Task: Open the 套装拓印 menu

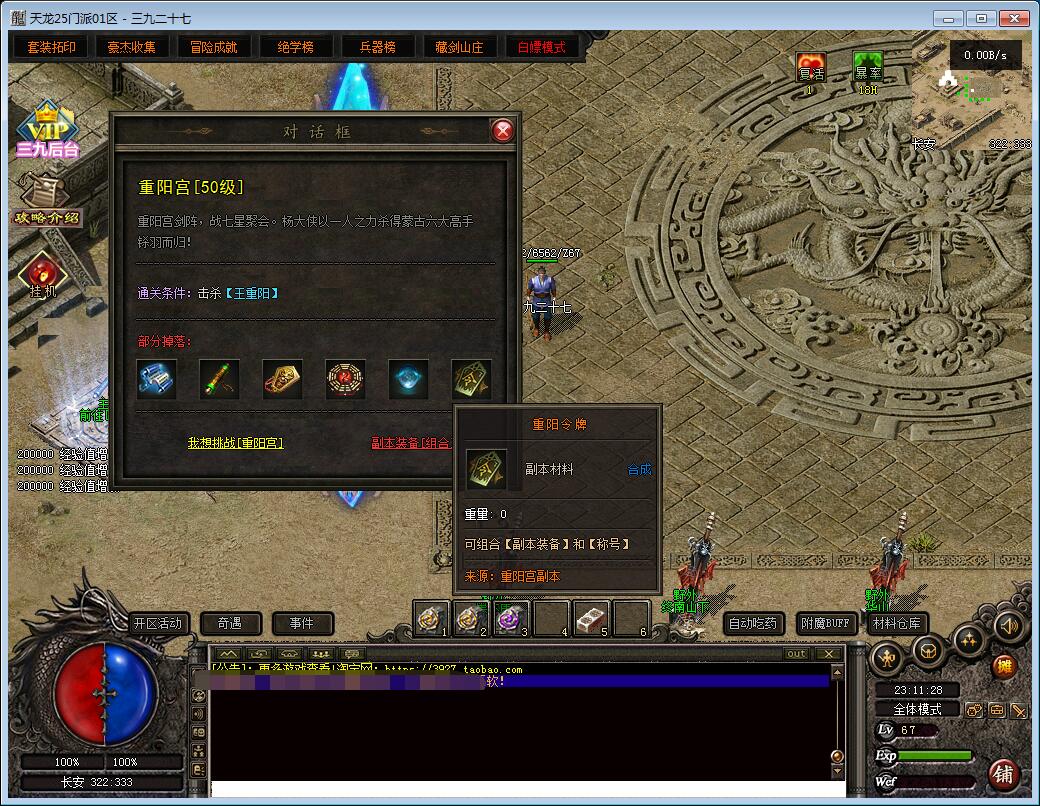Action: (x=51, y=47)
